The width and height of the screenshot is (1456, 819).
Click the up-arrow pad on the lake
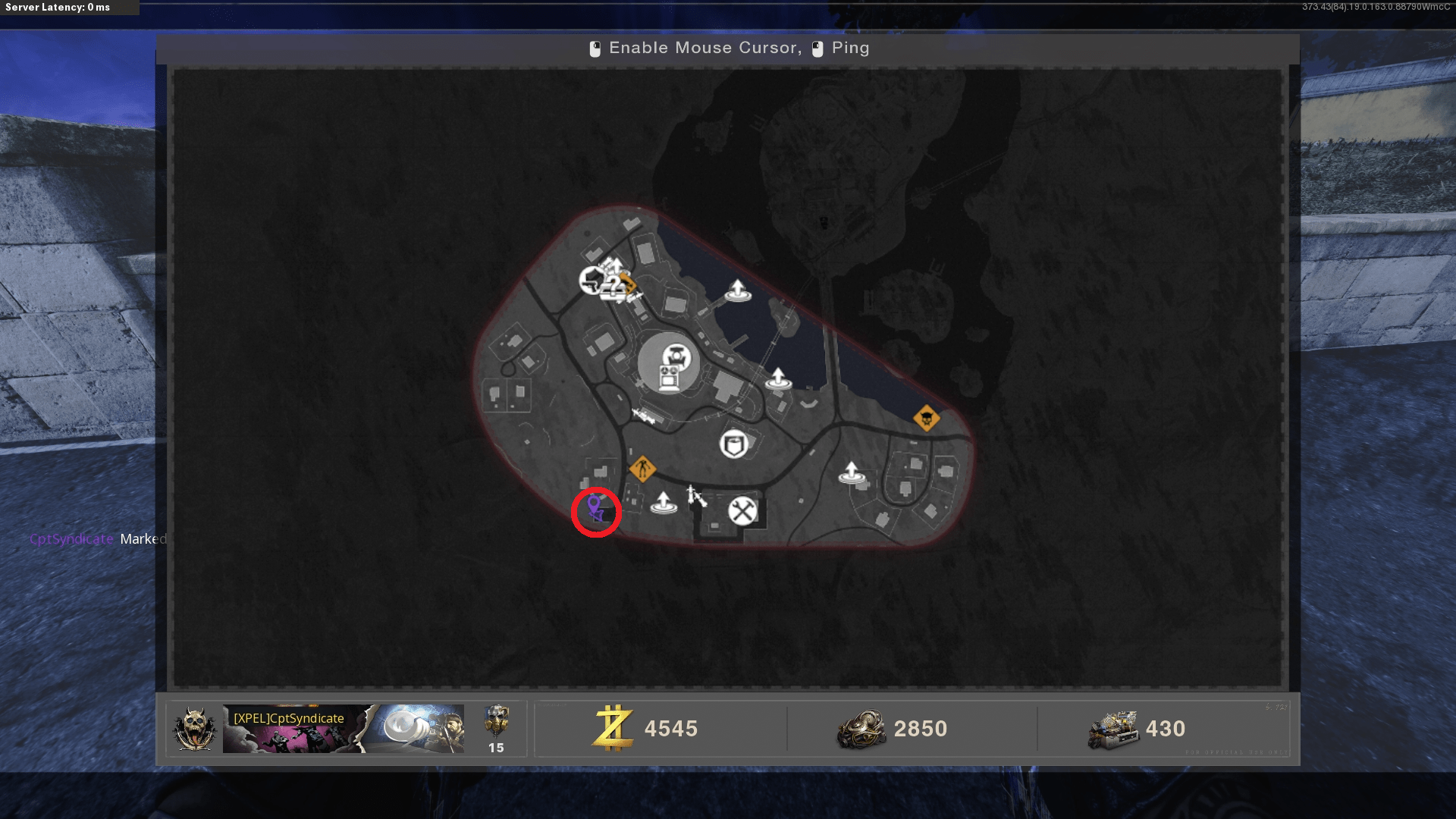coord(737,290)
